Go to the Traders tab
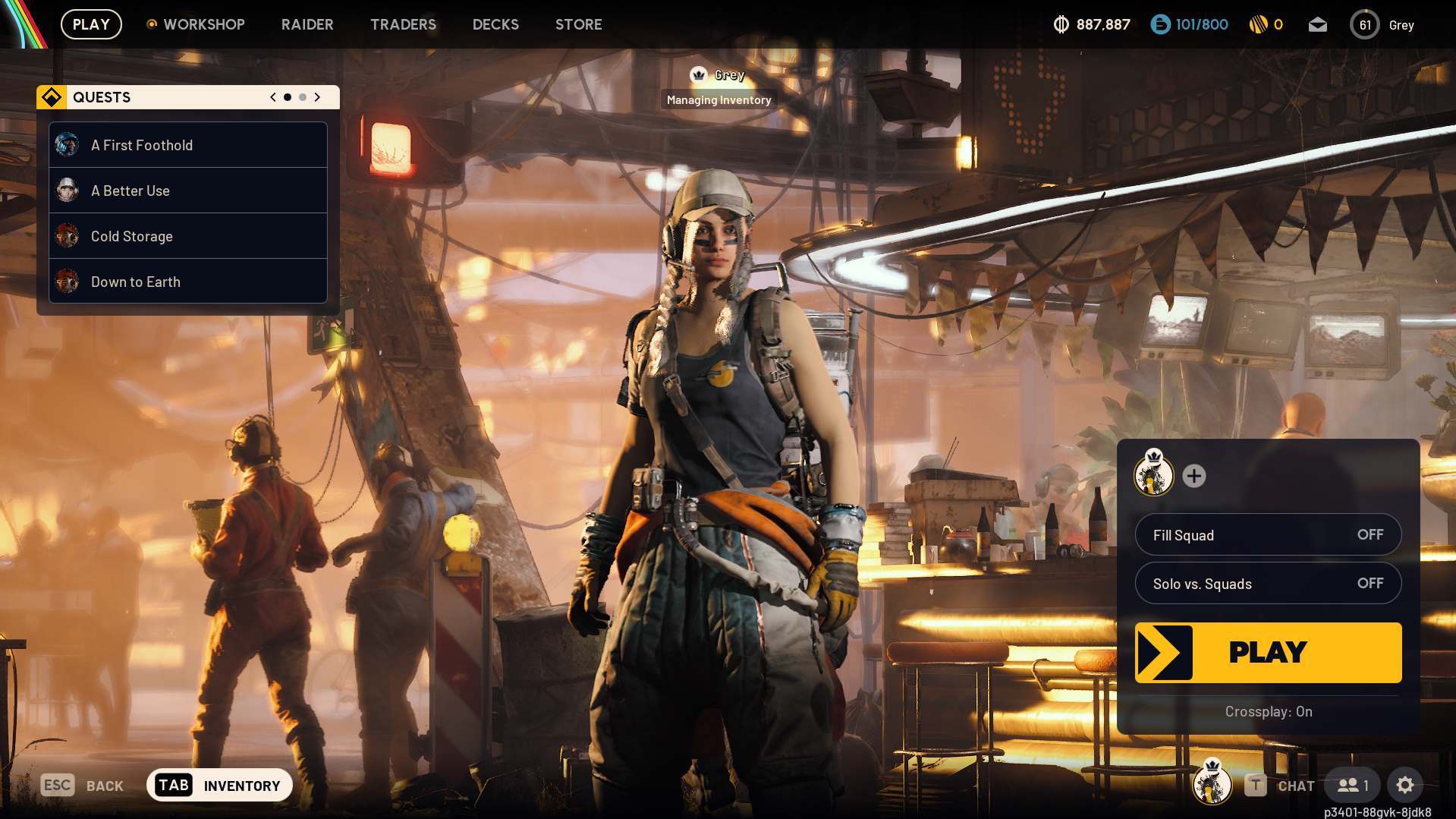Image resolution: width=1456 pixels, height=819 pixels. pos(403,24)
